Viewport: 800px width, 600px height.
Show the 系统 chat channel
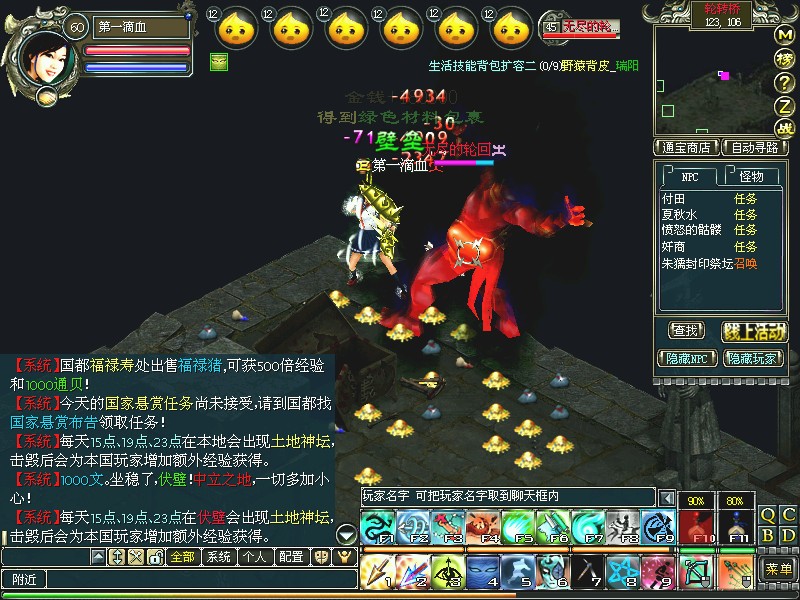(218, 557)
